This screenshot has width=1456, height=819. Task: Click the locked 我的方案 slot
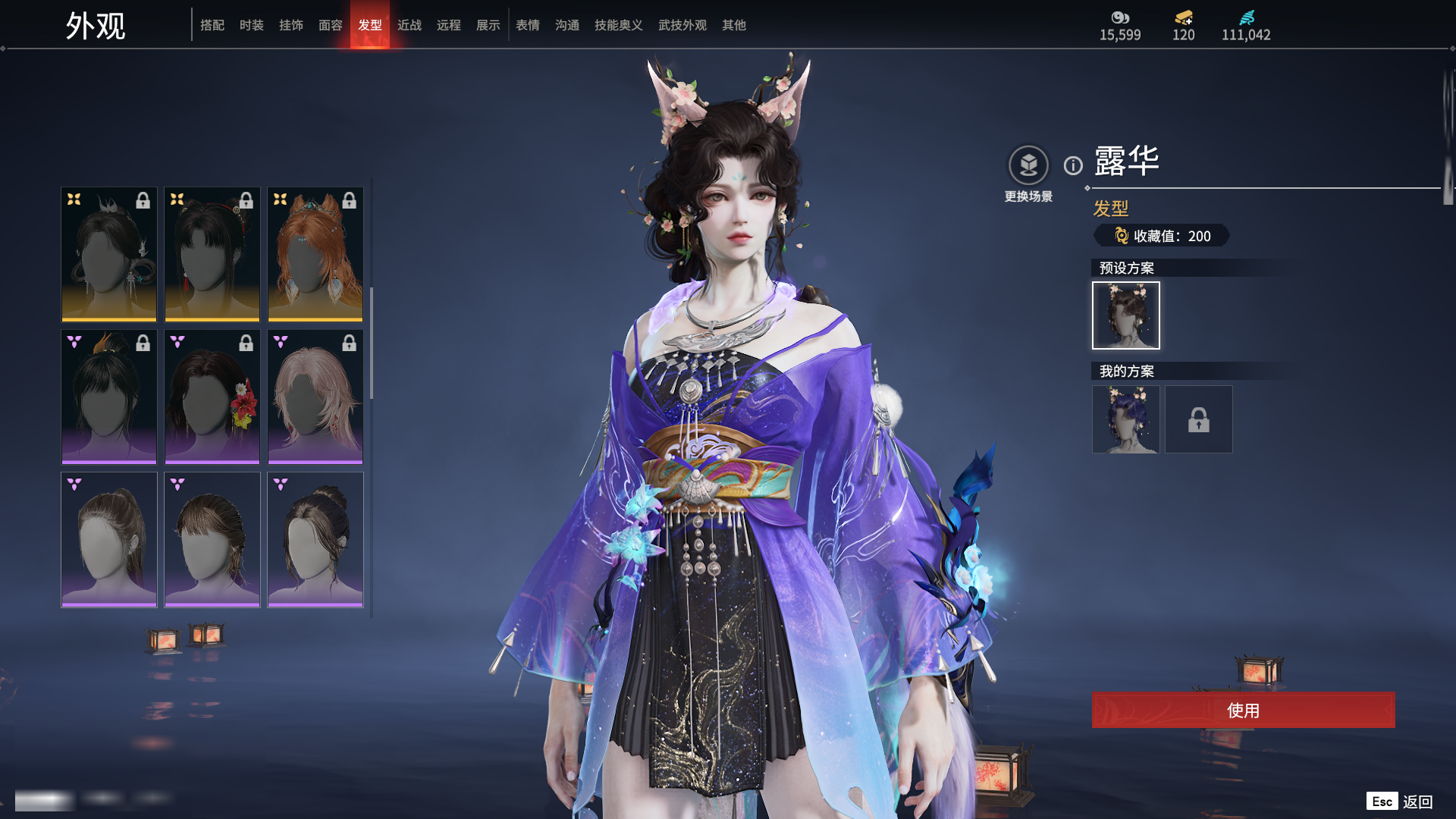click(x=1198, y=419)
